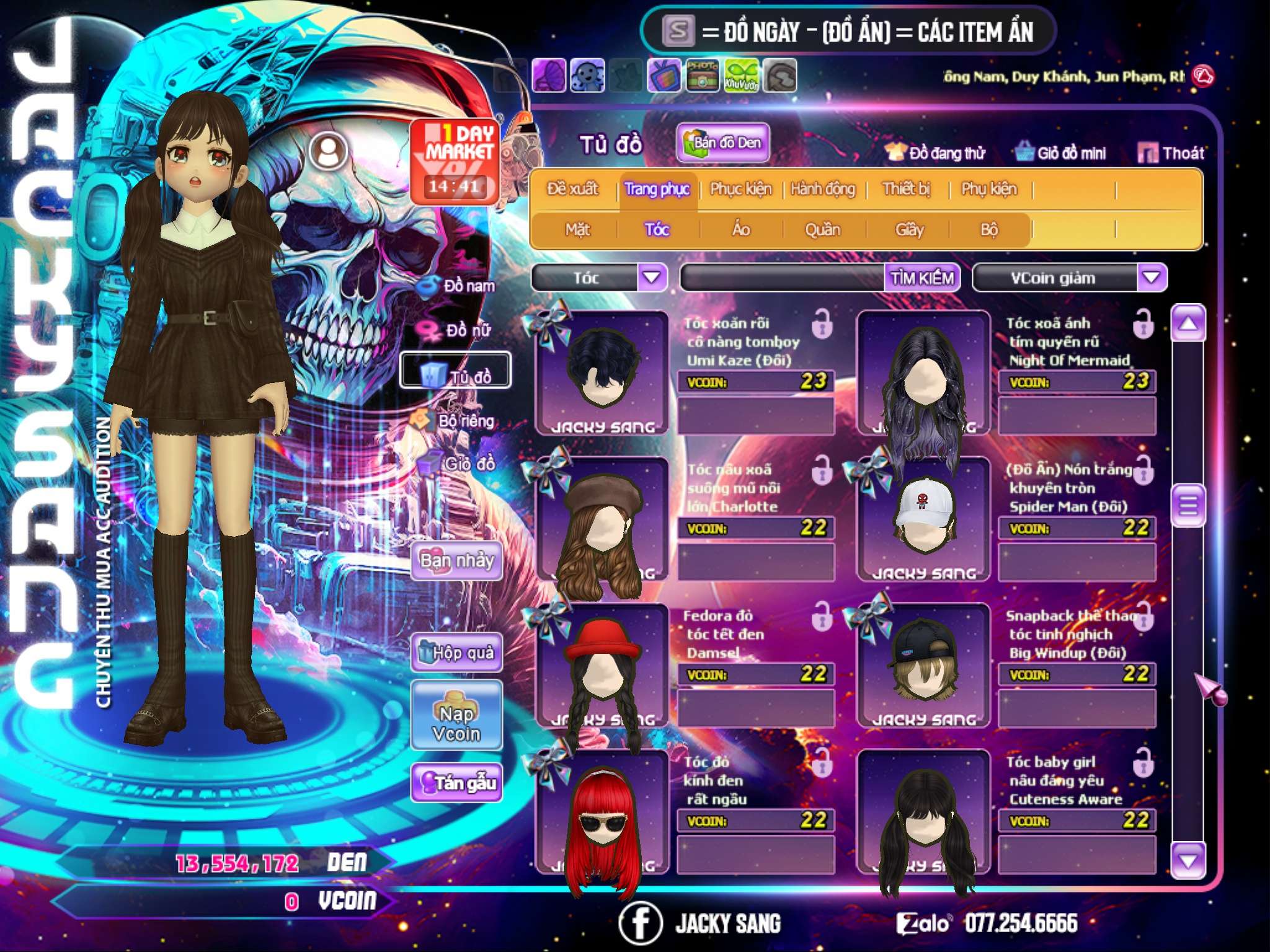The image size is (1270, 952).
Task: Show Đồ đang thử items
Action: 936,152
